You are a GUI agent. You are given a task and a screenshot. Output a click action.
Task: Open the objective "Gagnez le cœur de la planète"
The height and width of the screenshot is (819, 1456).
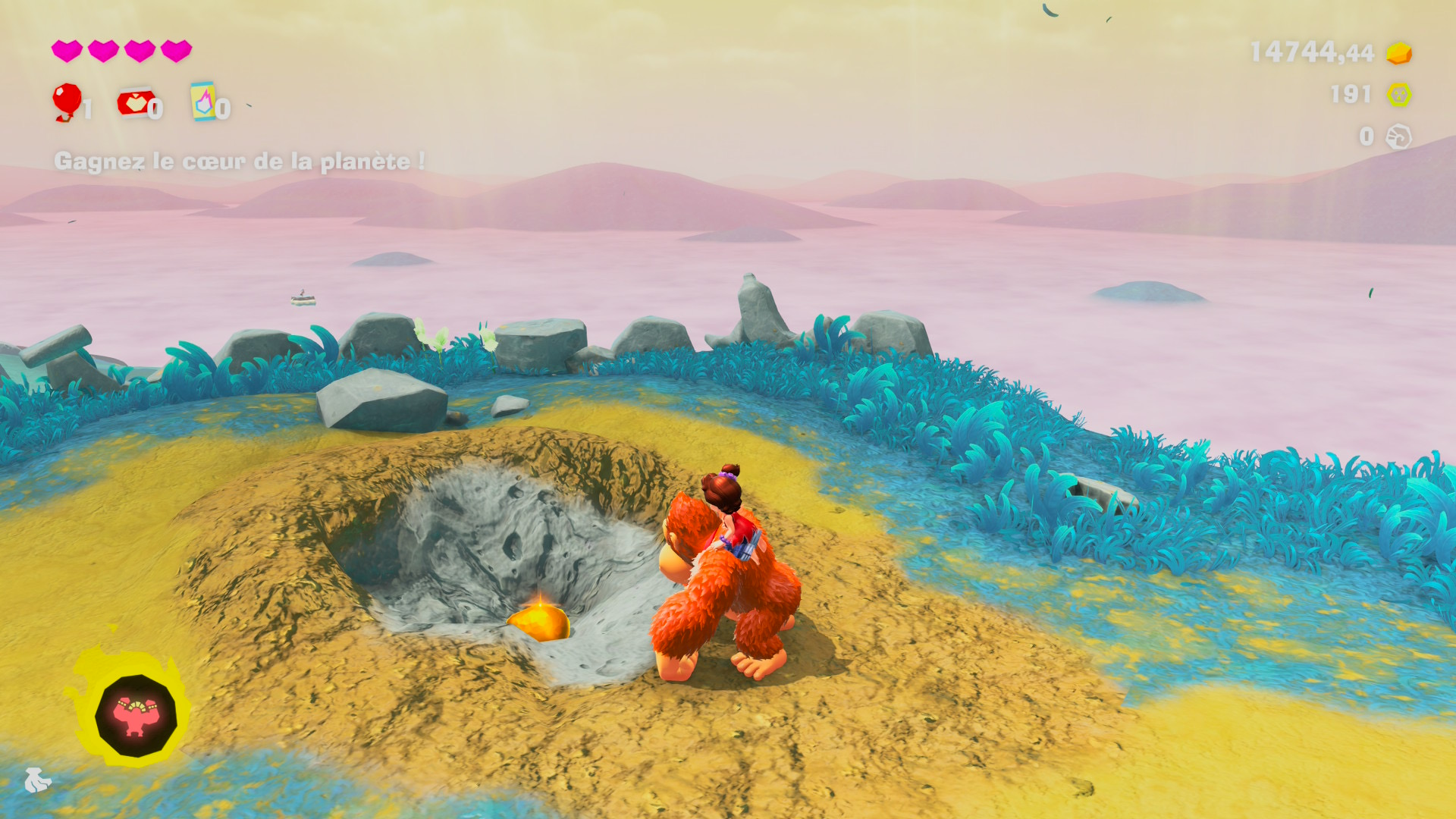pyautogui.click(x=239, y=162)
